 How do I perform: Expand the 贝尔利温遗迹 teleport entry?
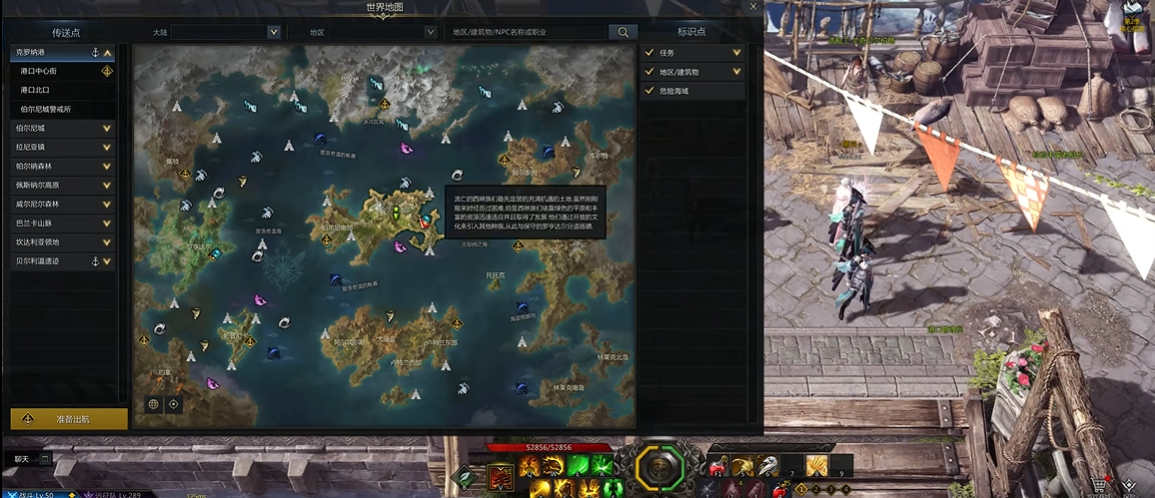[107, 261]
